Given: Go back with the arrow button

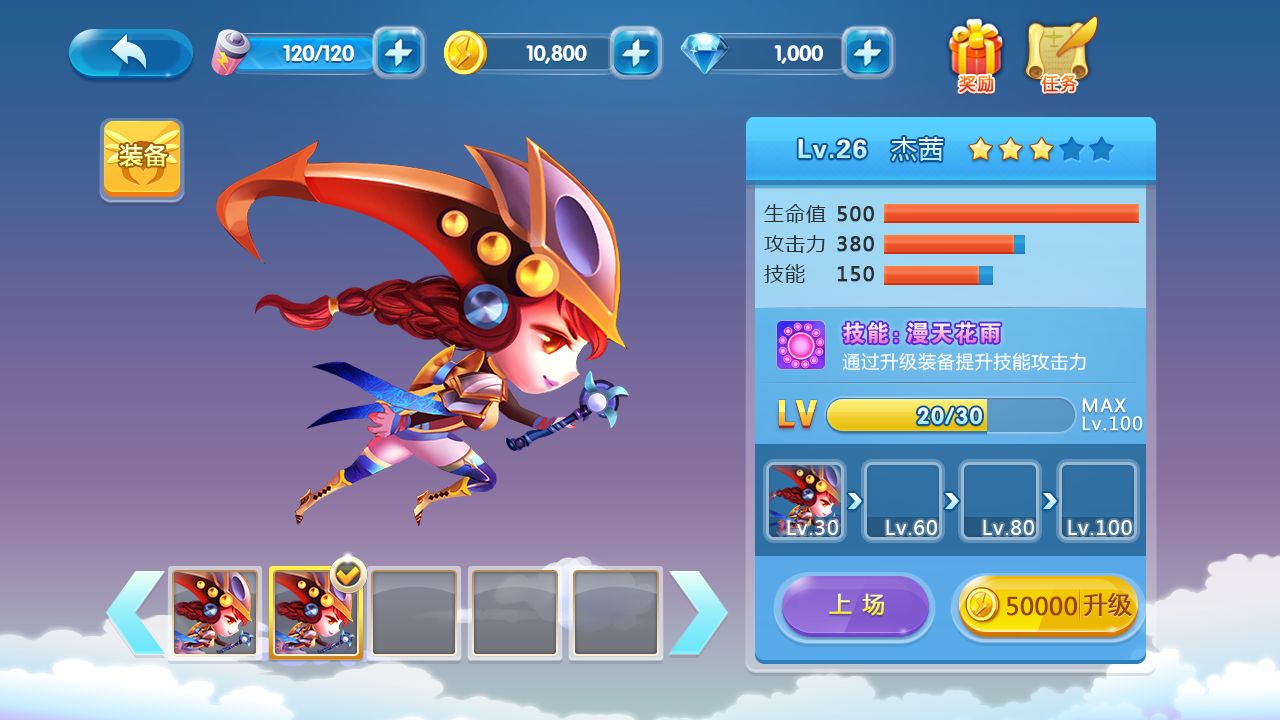Looking at the screenshot, I should (x=130, y=53).
